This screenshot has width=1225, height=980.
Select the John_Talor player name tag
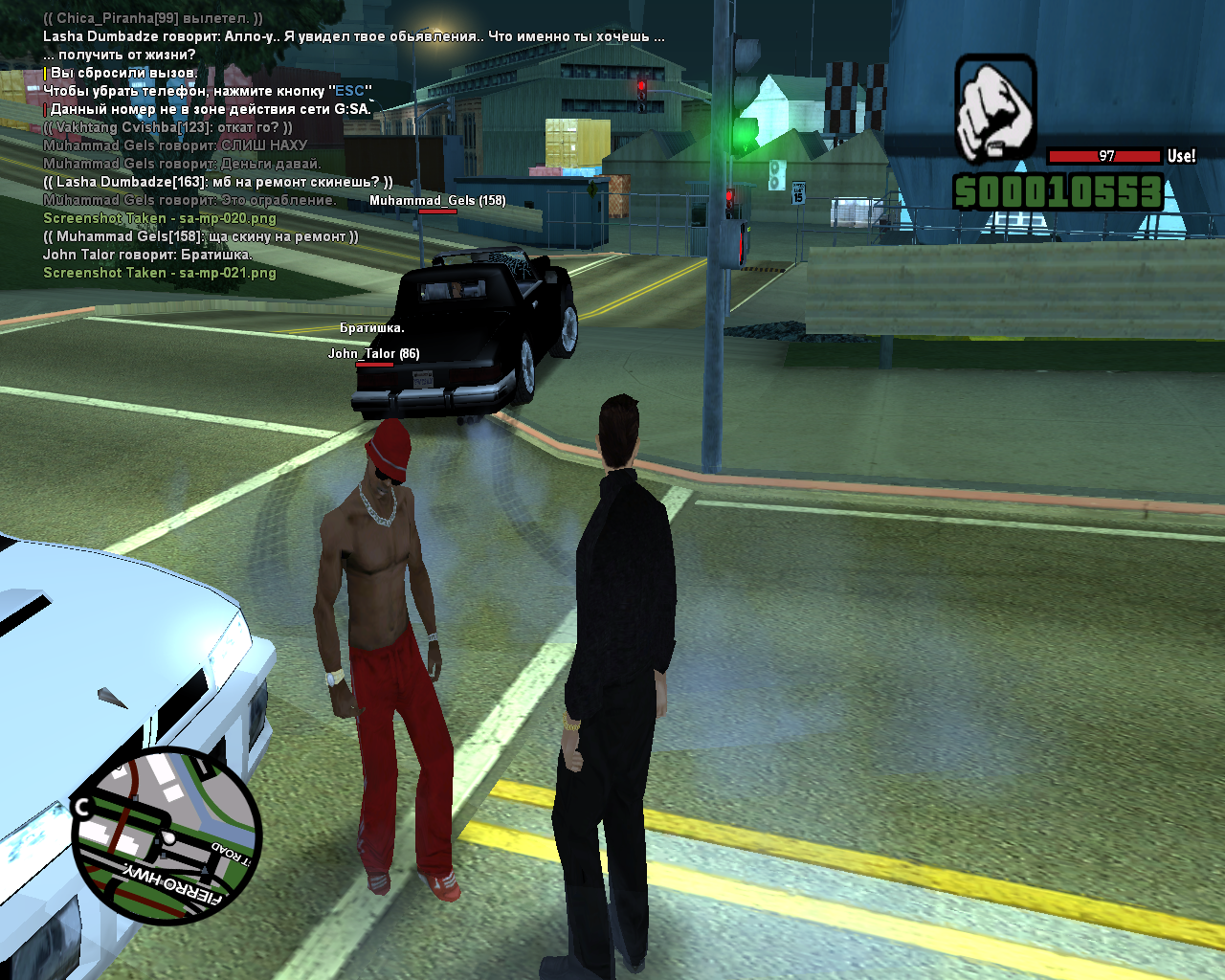point(373,354)
